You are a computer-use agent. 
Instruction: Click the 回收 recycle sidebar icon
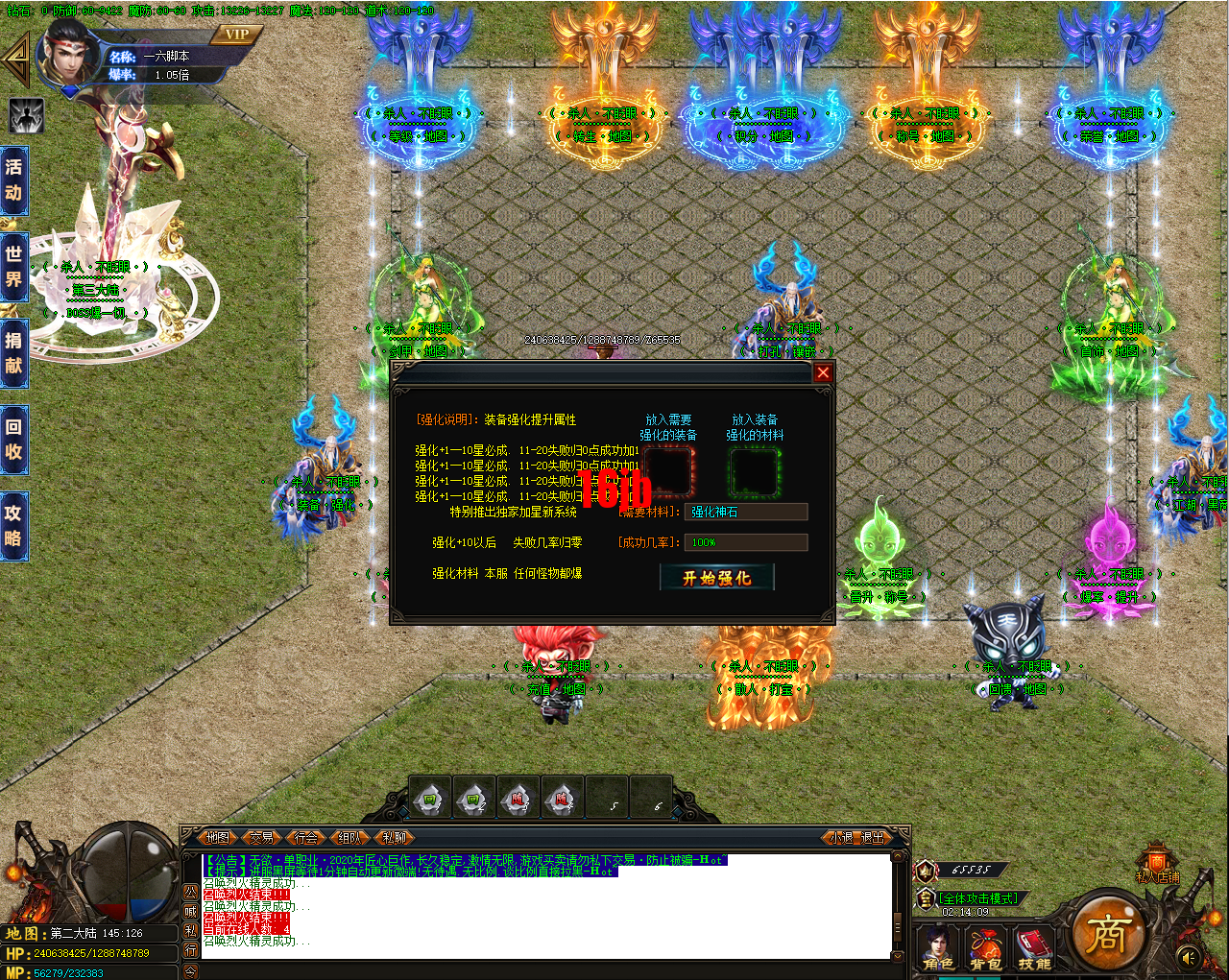tap(13, 440)
